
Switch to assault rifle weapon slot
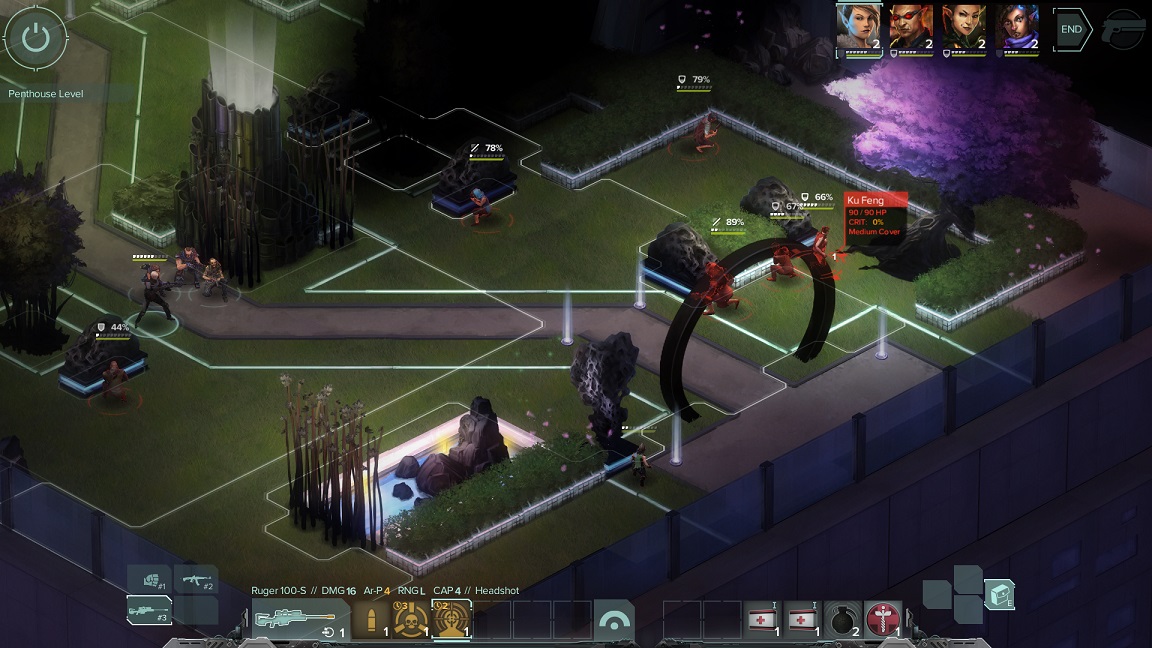click(x=196, y=579)
